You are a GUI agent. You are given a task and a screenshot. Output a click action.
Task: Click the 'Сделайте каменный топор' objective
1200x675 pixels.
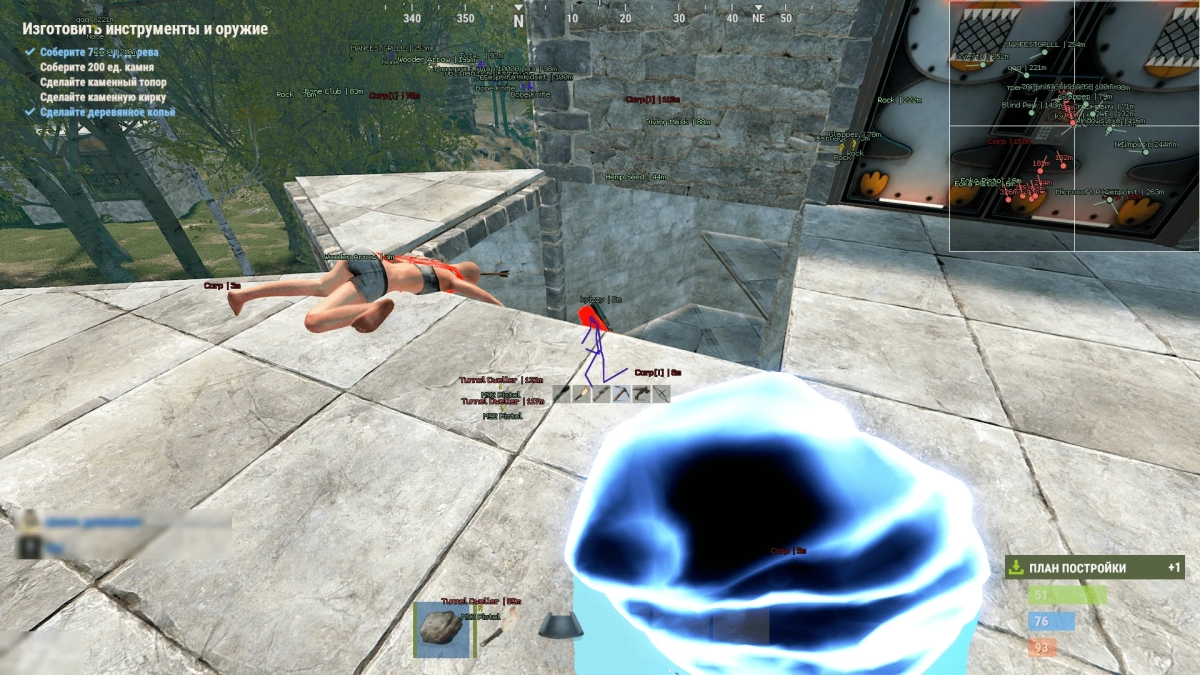point(103,82)
